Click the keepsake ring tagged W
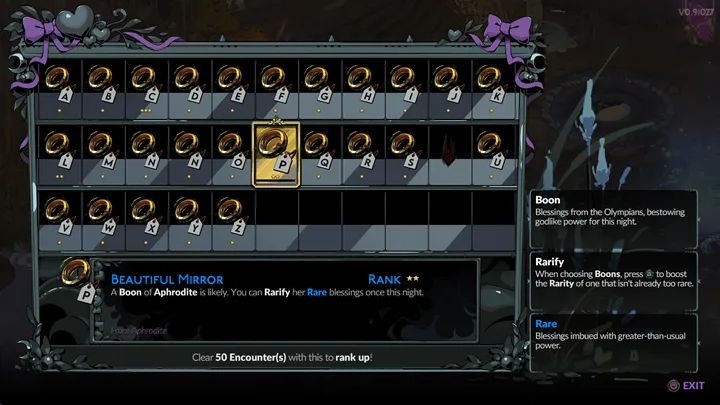720x405 pixels. pyautogui.click(x=103, y=213)
